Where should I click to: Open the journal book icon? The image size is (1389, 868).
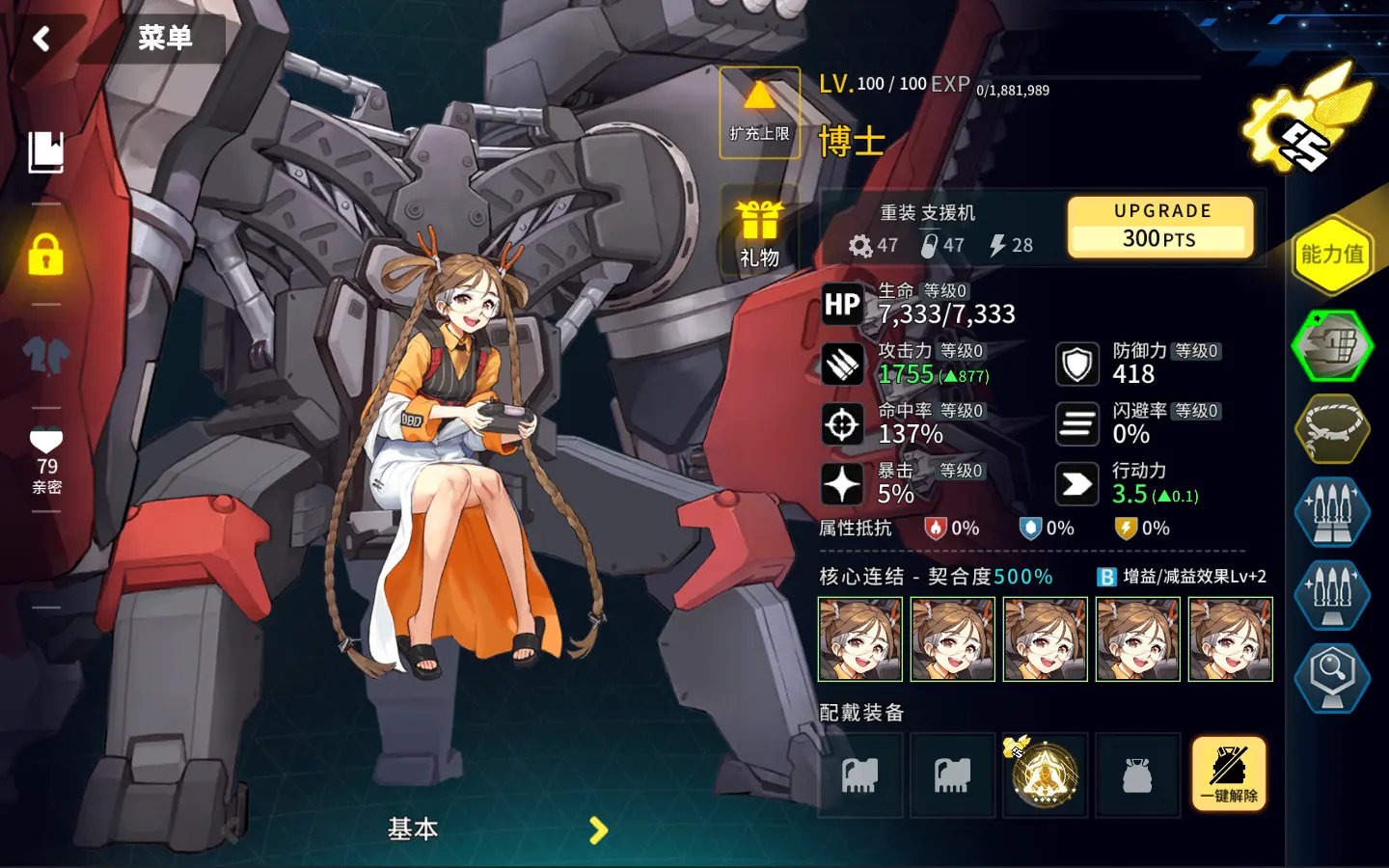click(x=45, y=152)
